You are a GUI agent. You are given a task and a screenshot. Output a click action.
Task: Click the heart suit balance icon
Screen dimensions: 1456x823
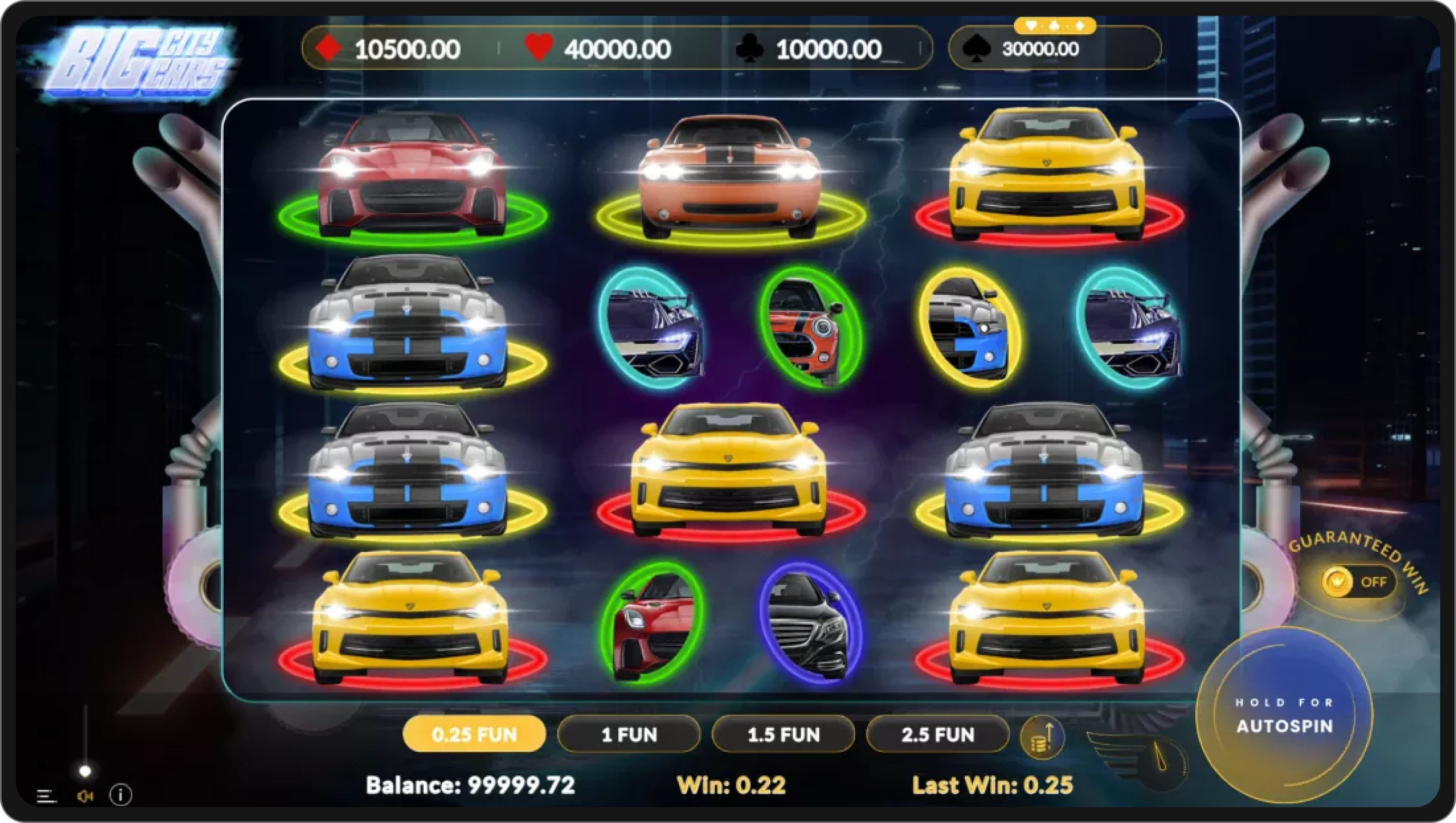tap(539, 49)
